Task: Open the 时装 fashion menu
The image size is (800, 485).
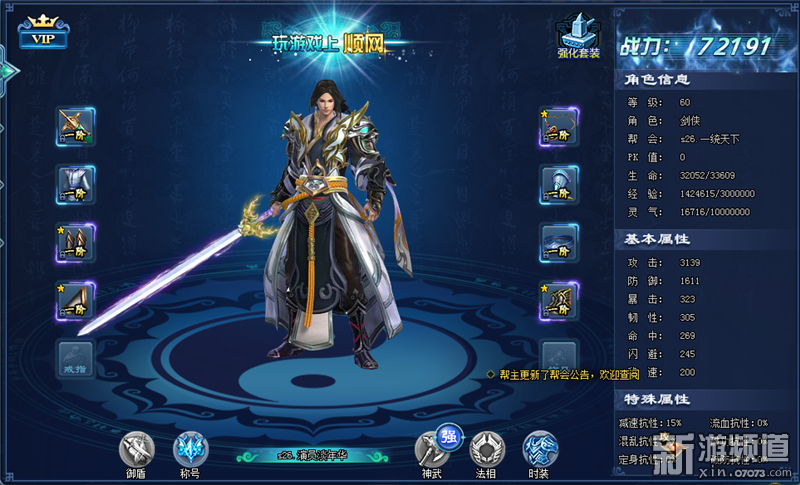Action: pos(540,452)
